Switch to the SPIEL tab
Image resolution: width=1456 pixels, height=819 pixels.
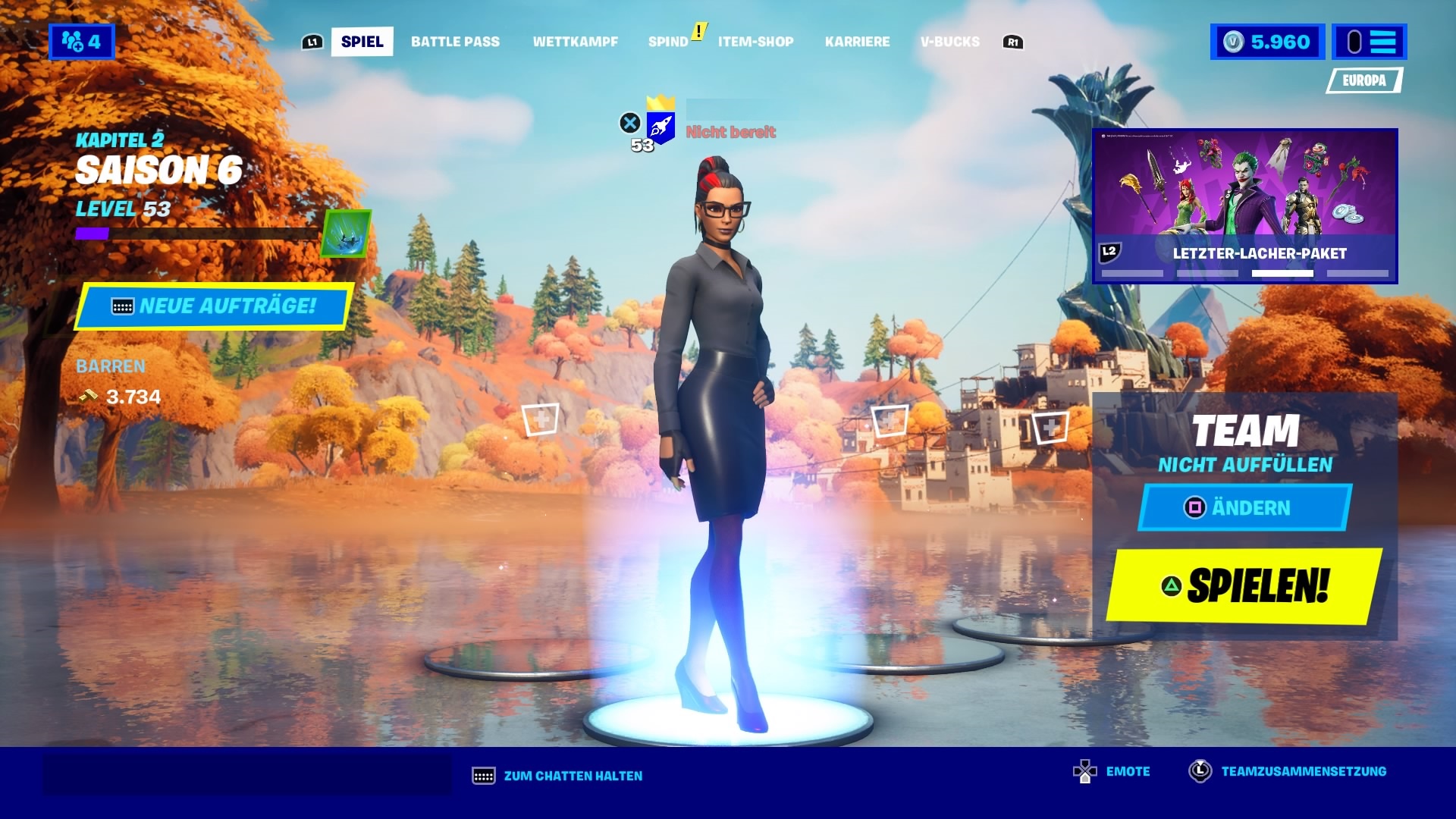click(362, 42)
